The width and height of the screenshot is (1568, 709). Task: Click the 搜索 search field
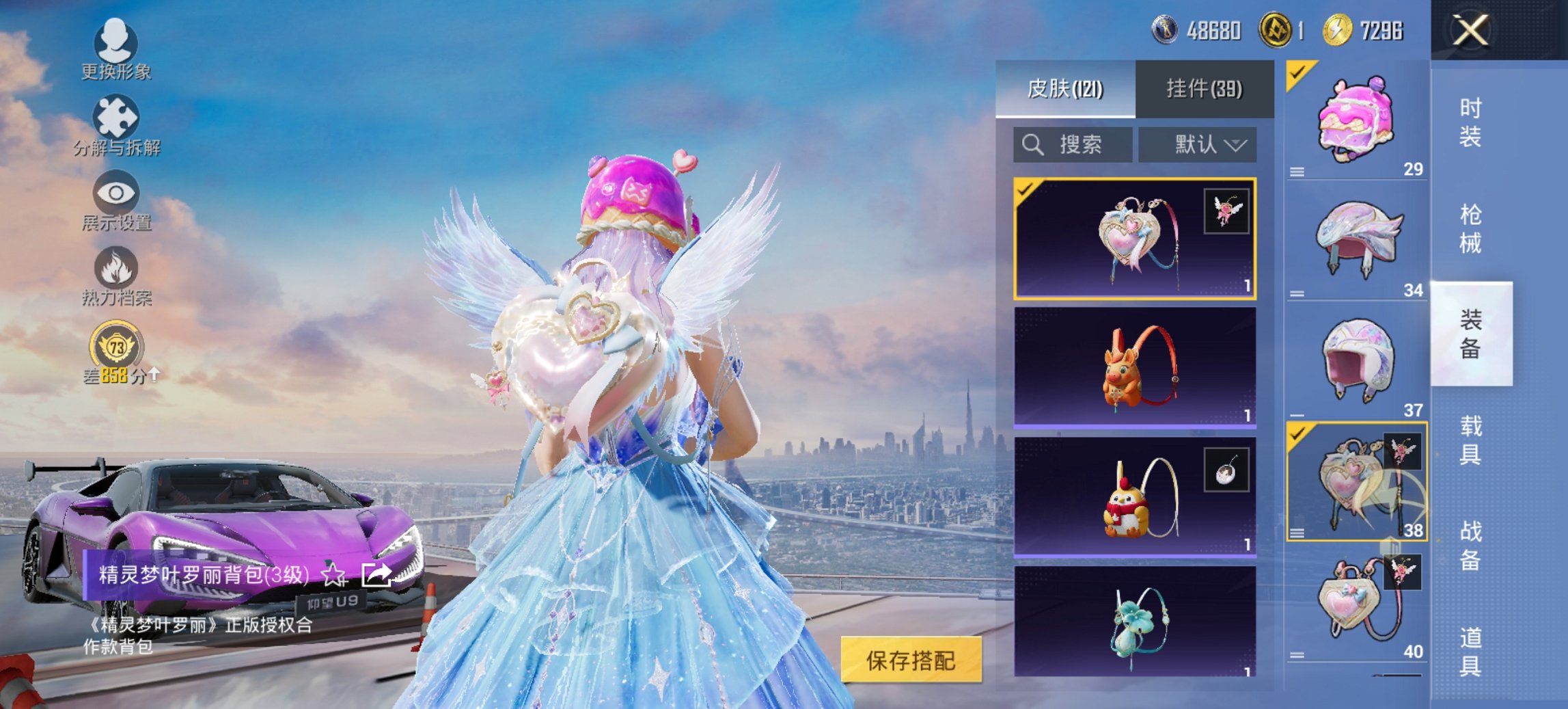tap(1072, 145)
